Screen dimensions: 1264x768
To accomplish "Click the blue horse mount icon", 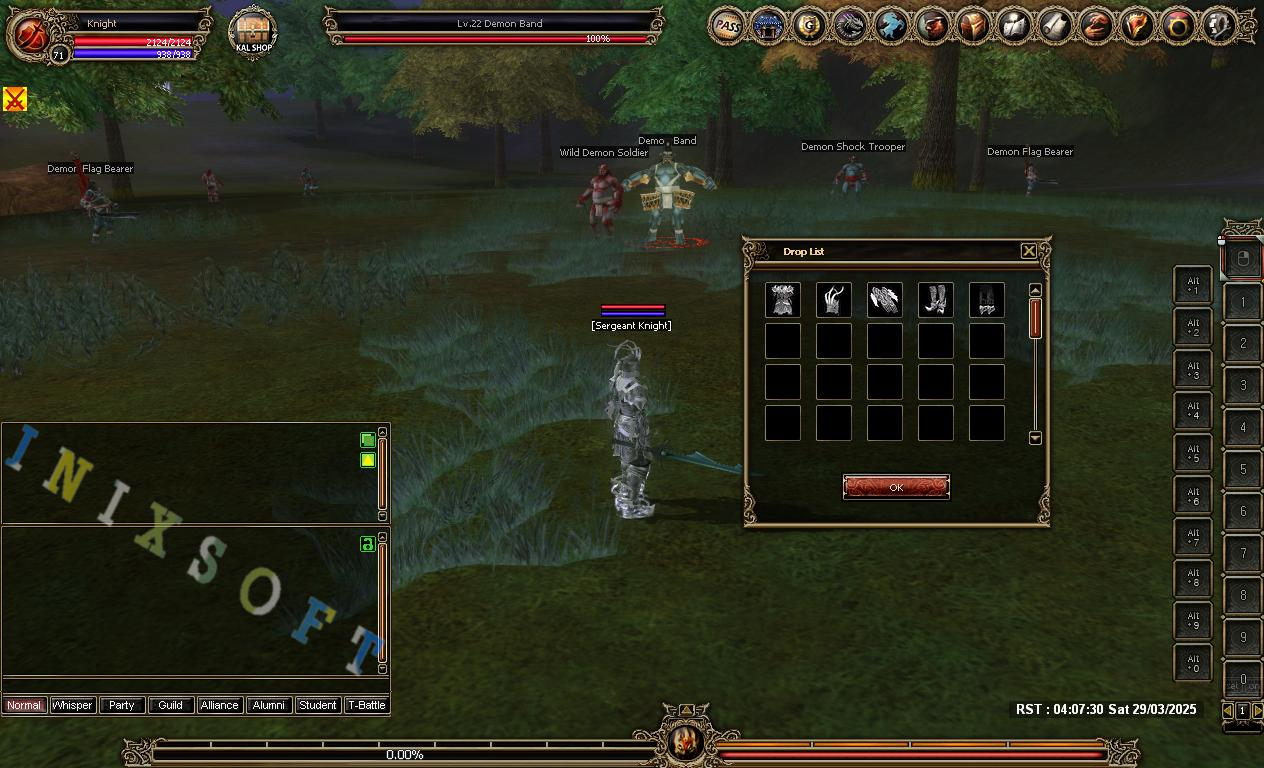I will click(891, 26).
